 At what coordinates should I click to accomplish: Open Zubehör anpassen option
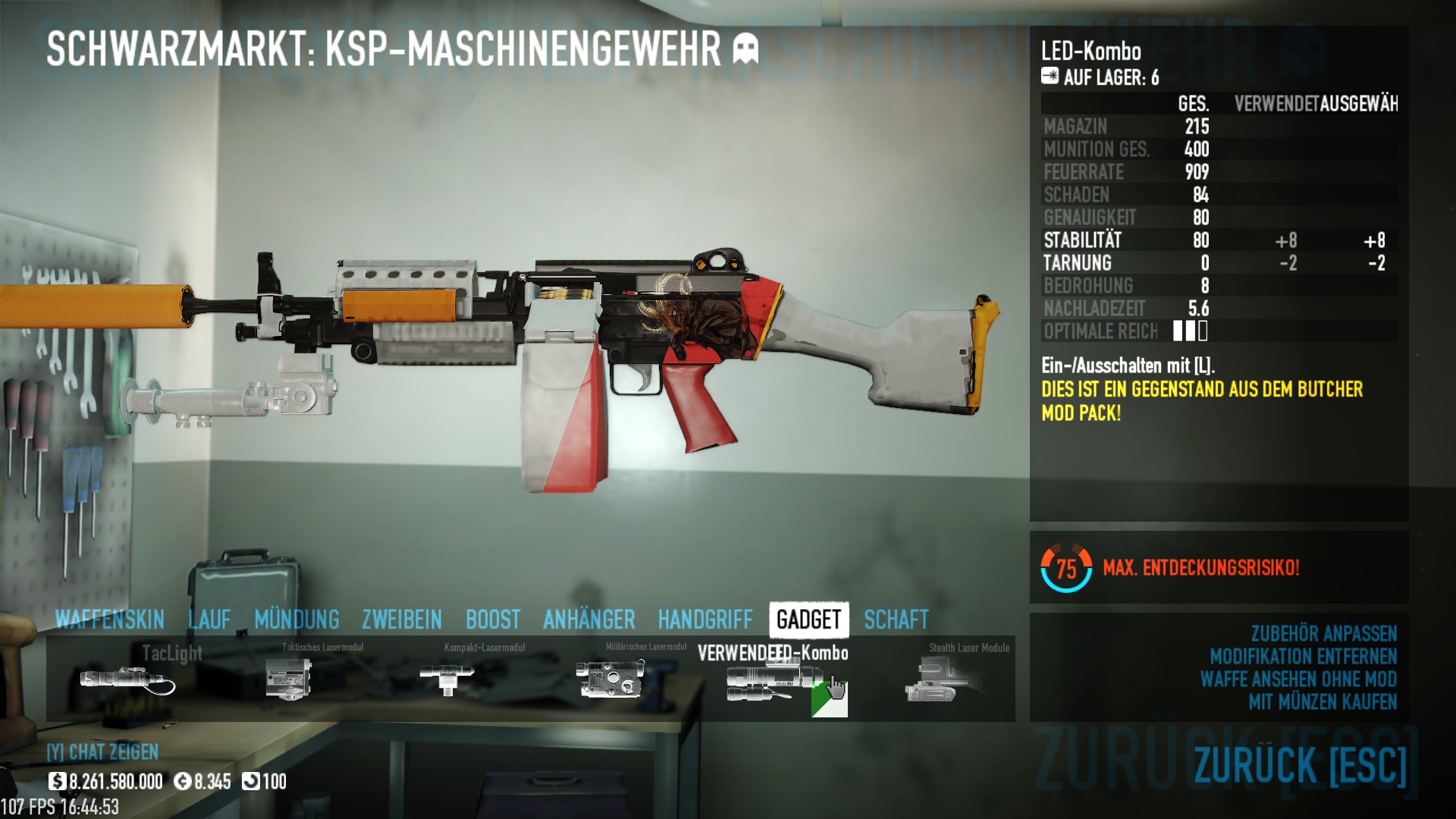point(1323,633)
